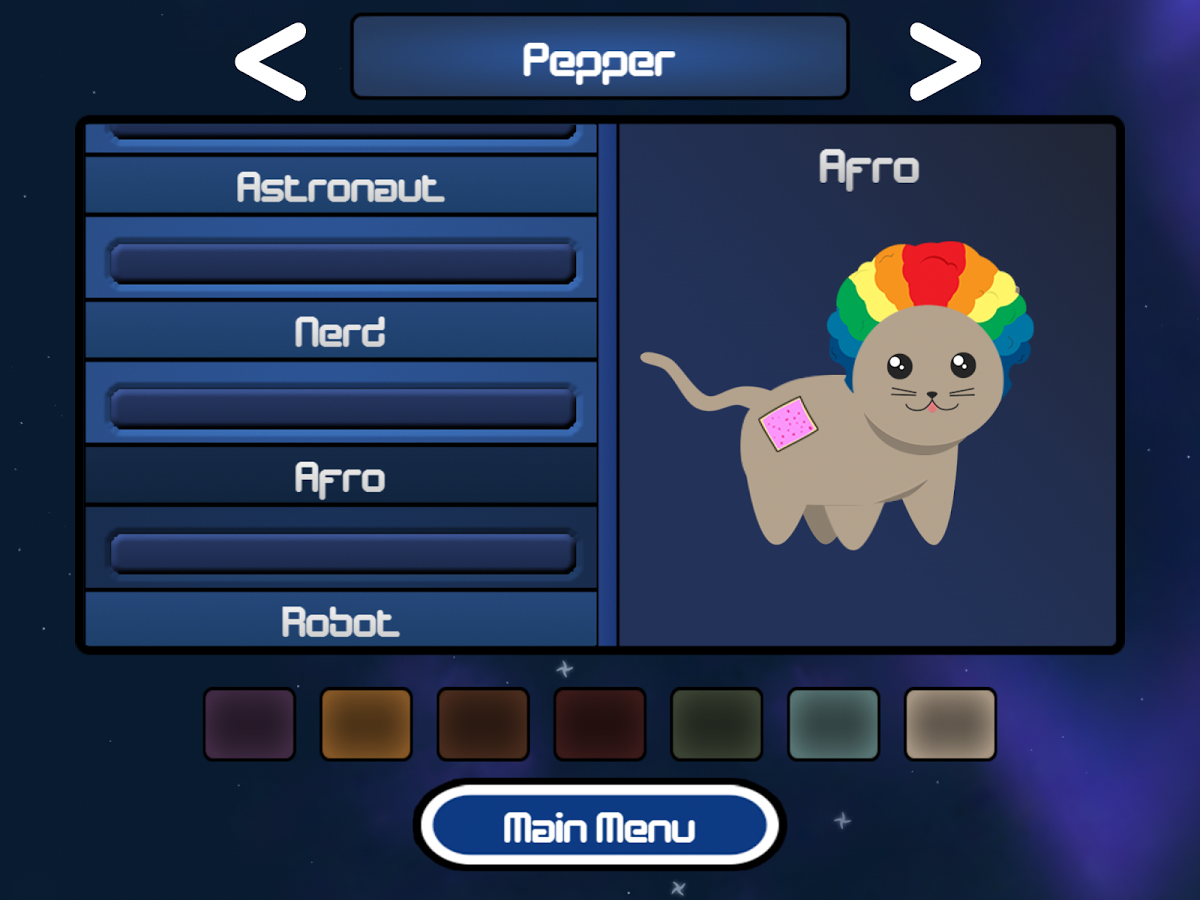Choose the Nerd costume
Image resolution: width=1200 pixels, height=900 pixels.
[x=340, y=332]
